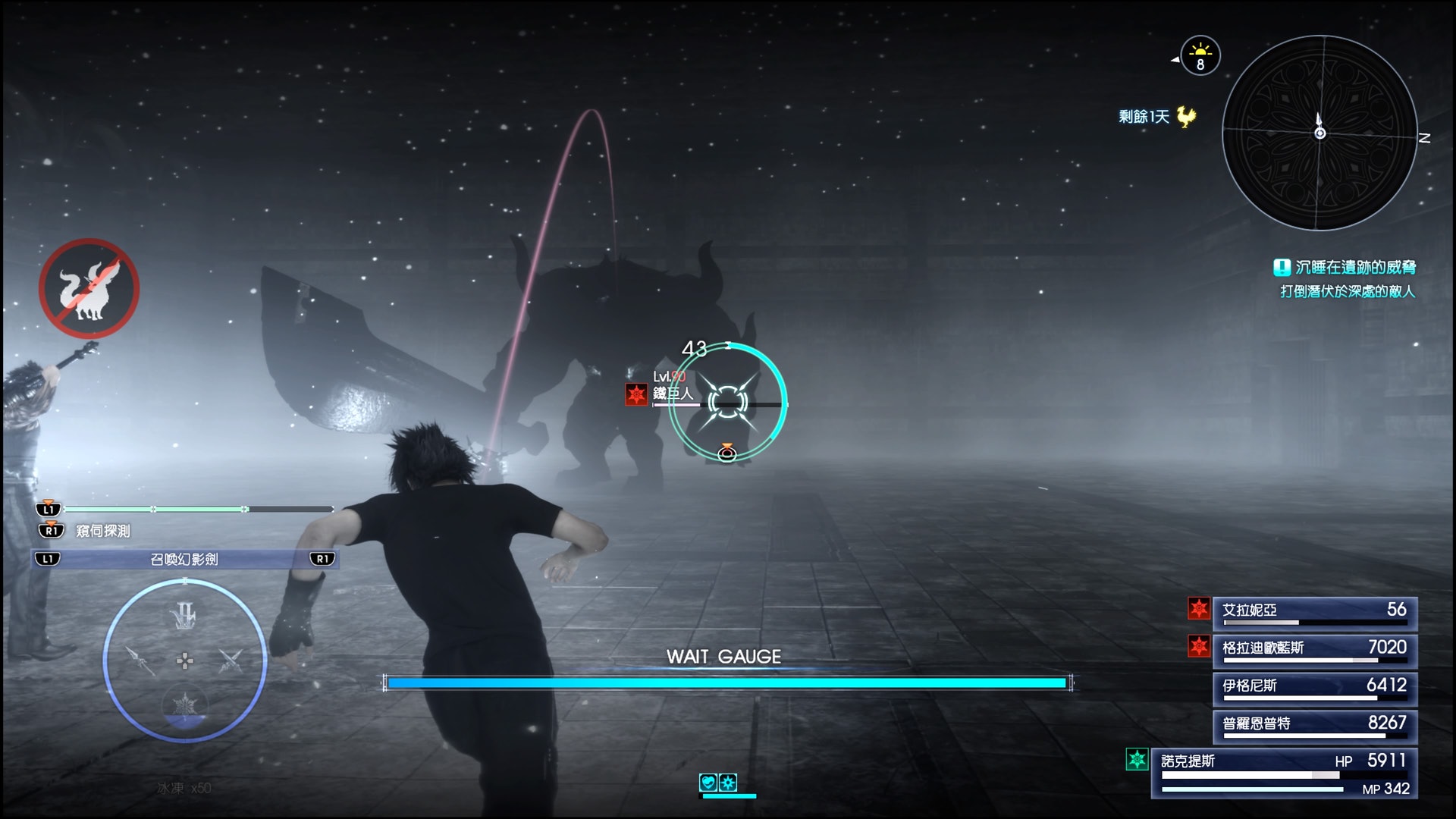The image size is (1456, 819).
Task: Select party member 伊格尼斯 row
Action: [1315, 686]
